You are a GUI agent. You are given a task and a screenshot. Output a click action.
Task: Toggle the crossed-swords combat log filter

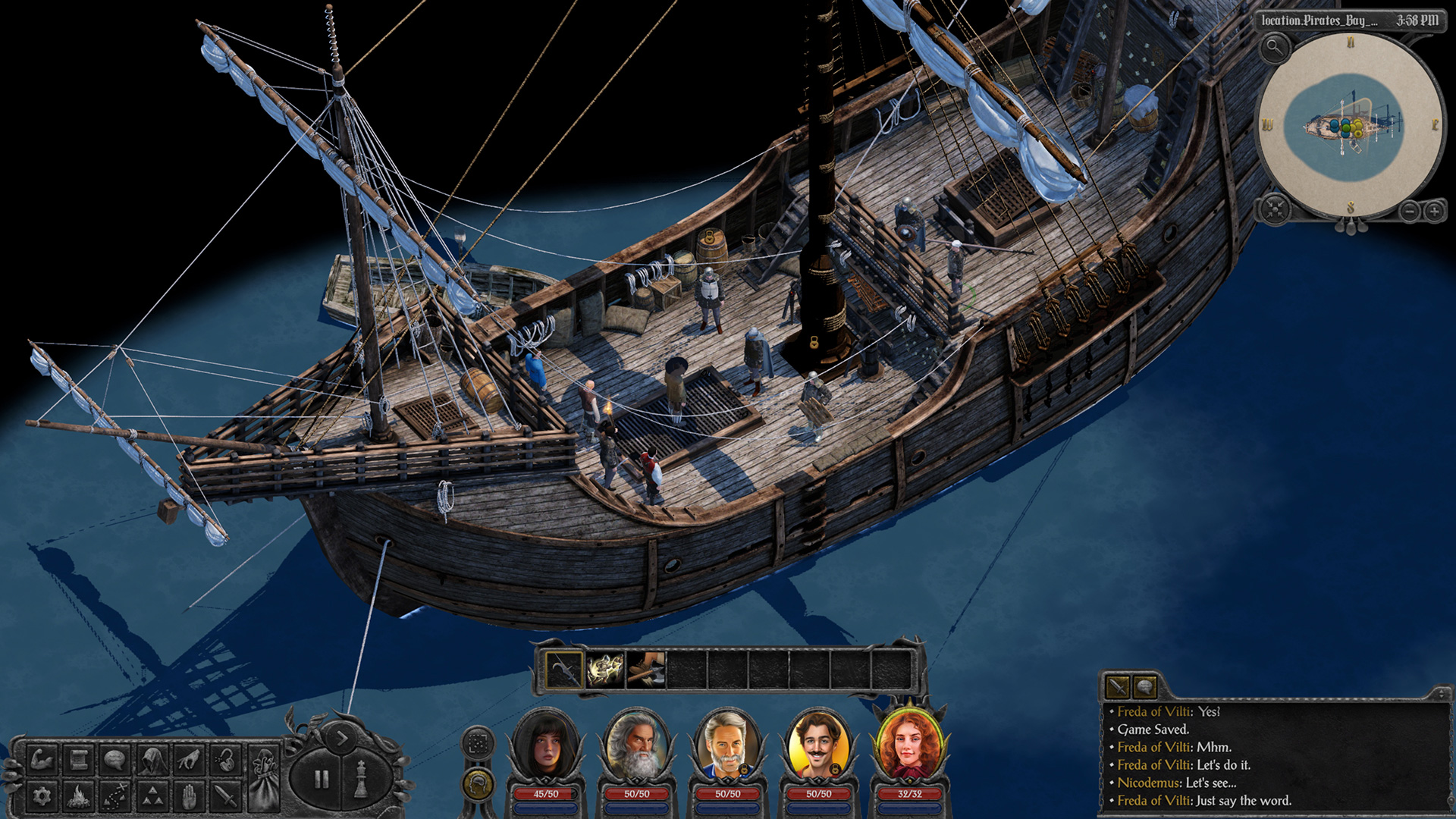tap(1117, 687)
